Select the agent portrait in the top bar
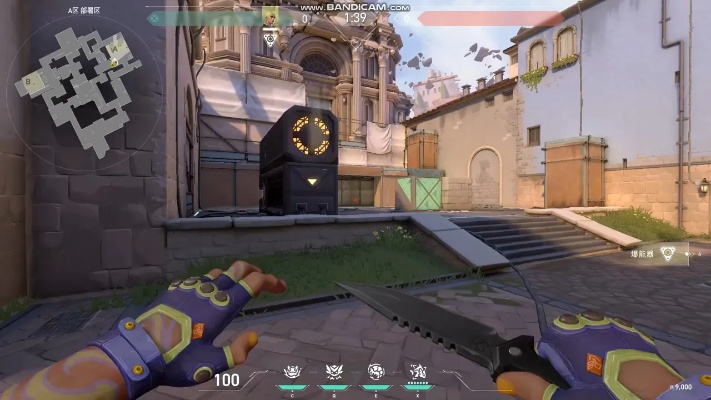Image resolution: width=711 pixels, height=400 pixels. coord(270,17)
